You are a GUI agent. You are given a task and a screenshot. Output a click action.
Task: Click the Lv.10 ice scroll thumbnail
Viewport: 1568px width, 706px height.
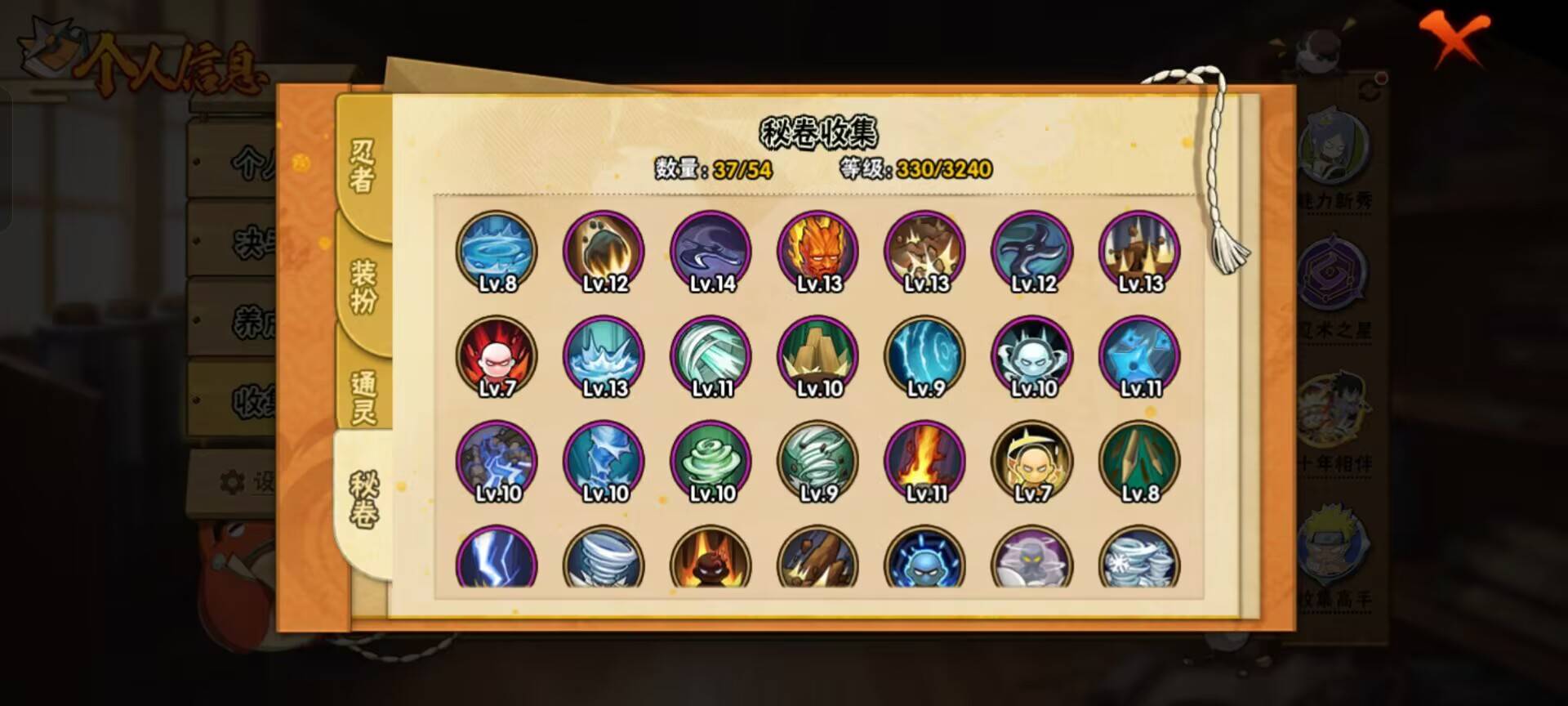pos(604,462)
